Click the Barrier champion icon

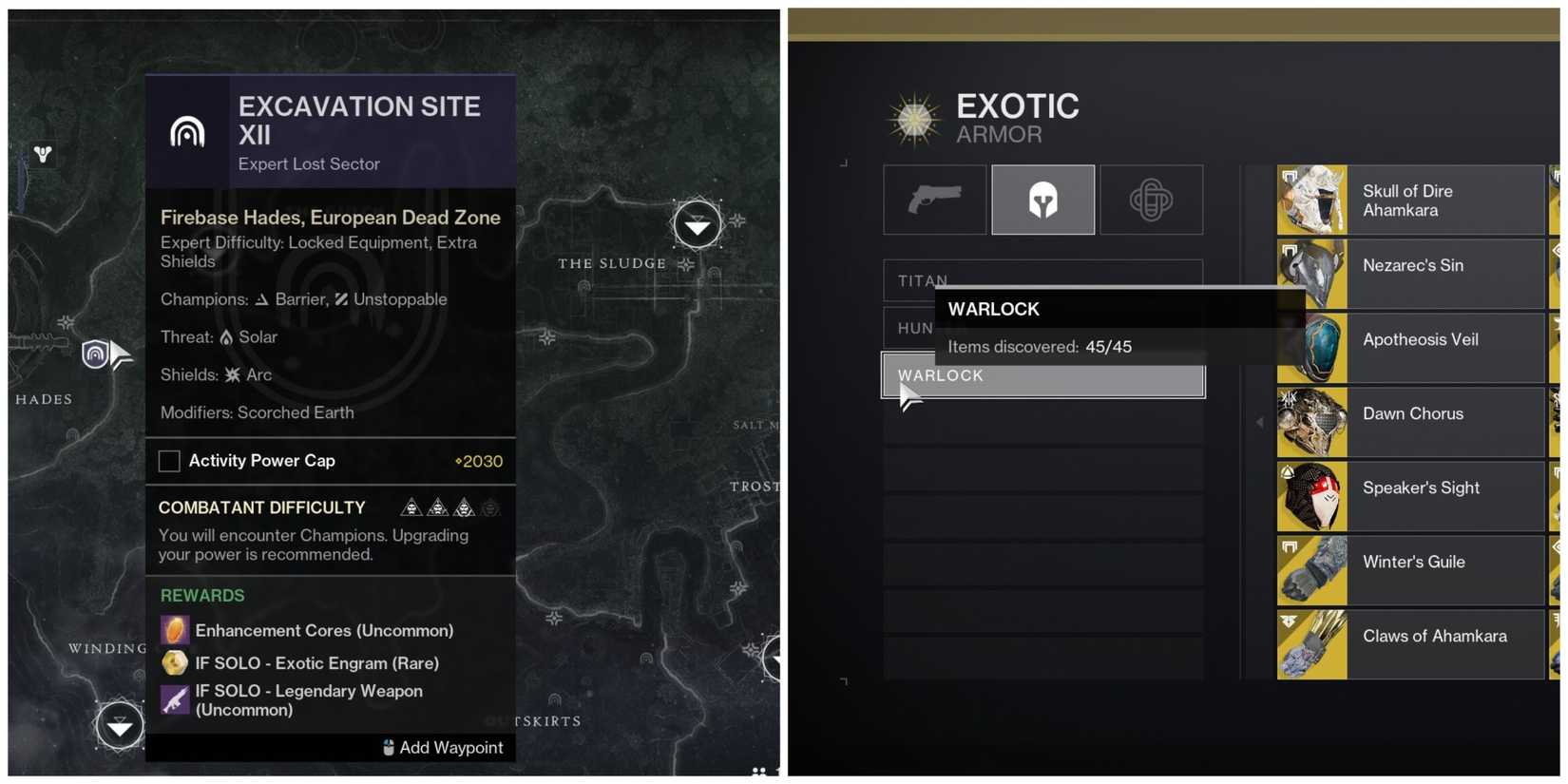point(262,298)
